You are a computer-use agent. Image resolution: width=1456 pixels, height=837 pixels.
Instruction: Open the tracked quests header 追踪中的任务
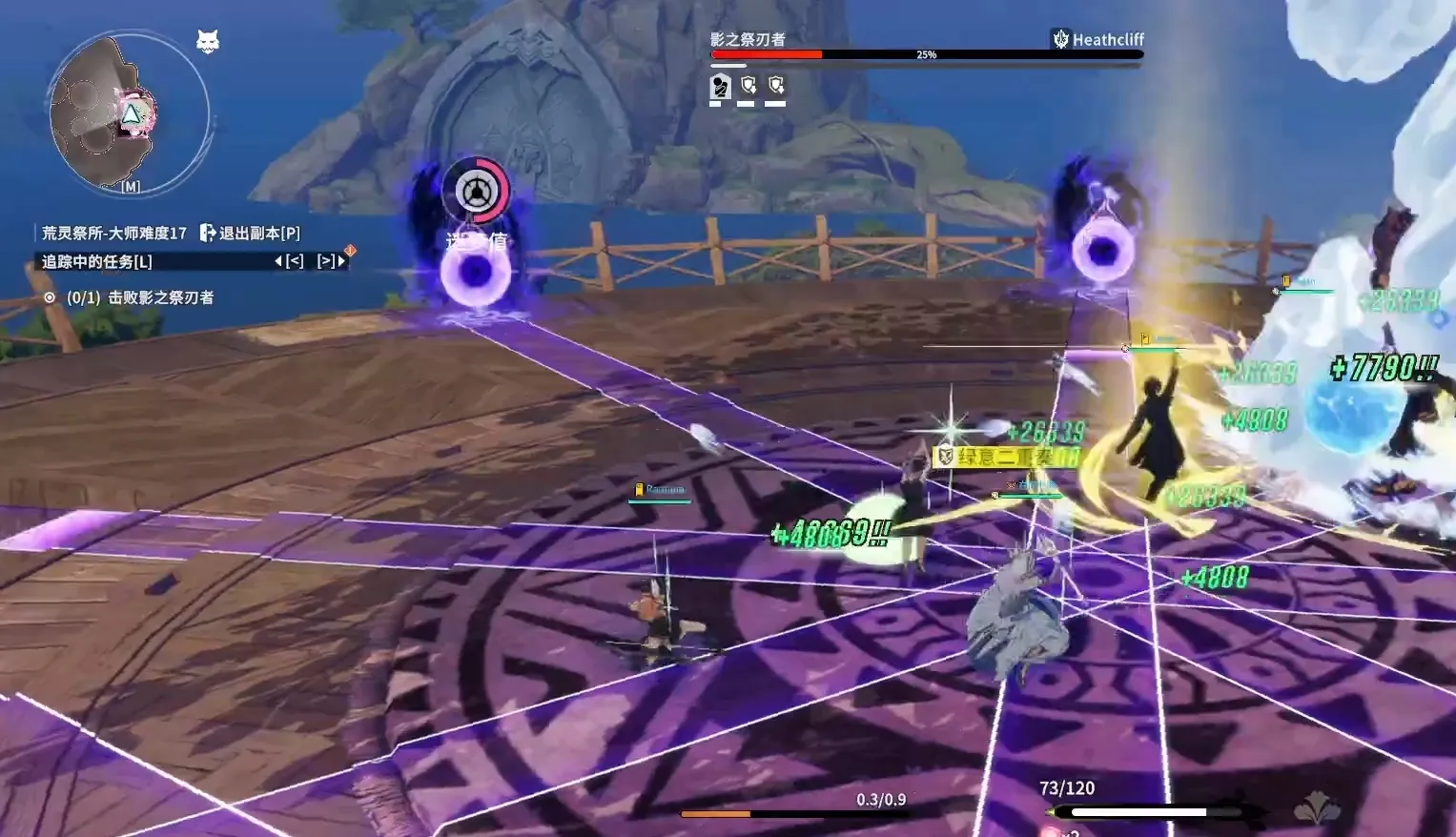tap(96, 261)
